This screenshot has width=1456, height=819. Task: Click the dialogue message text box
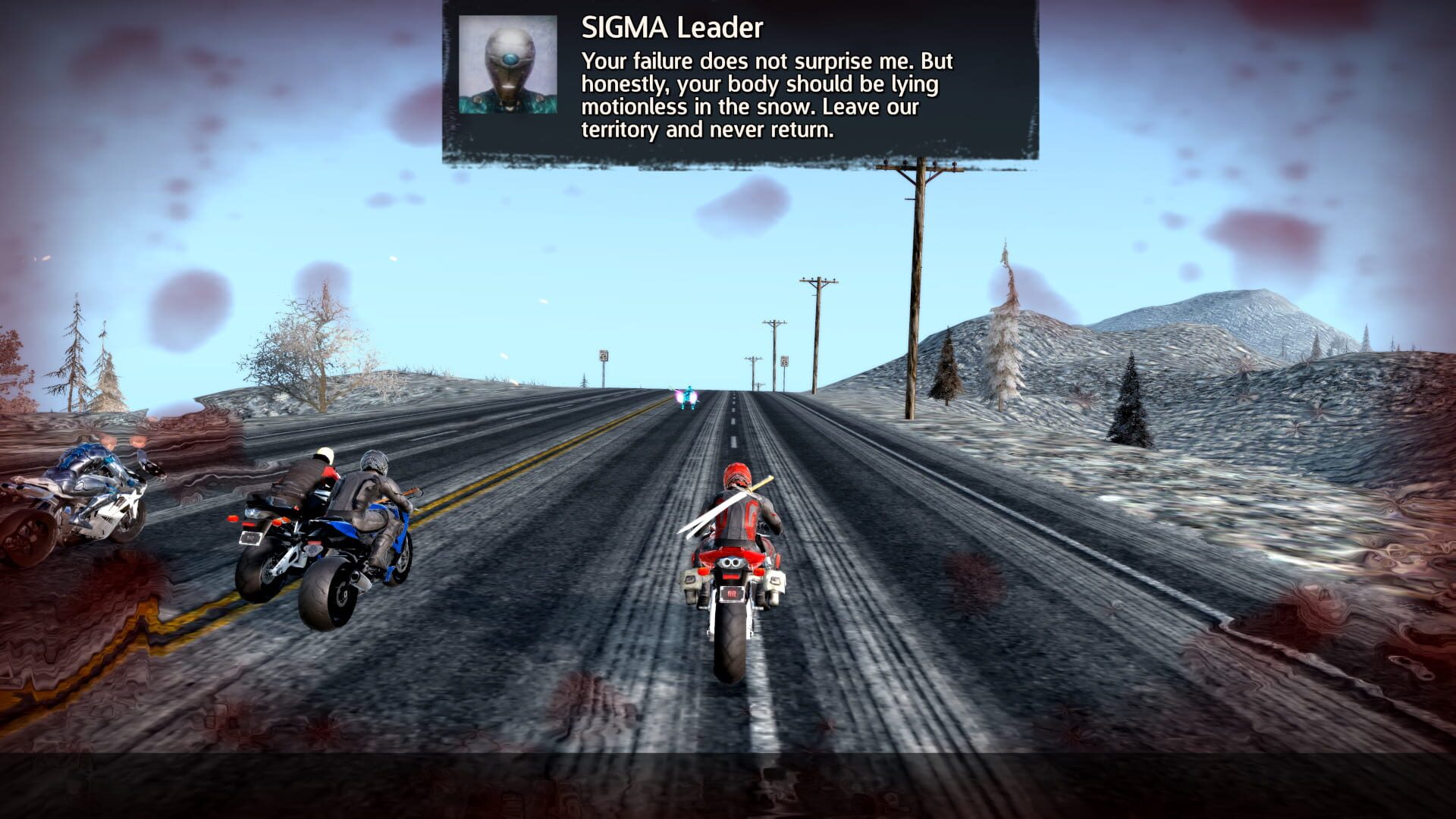766,95
